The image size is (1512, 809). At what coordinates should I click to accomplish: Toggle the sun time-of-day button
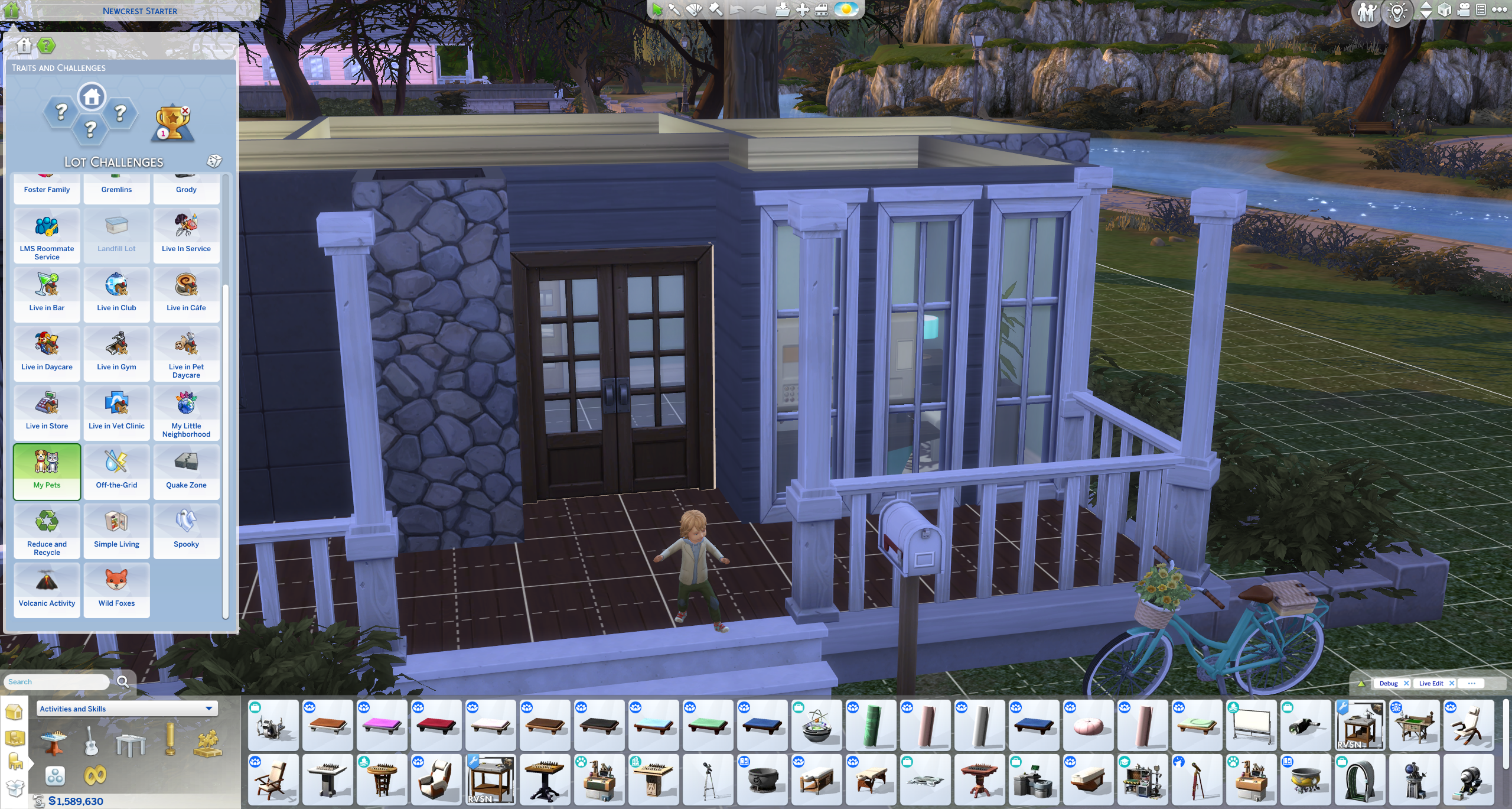point(846,9)
